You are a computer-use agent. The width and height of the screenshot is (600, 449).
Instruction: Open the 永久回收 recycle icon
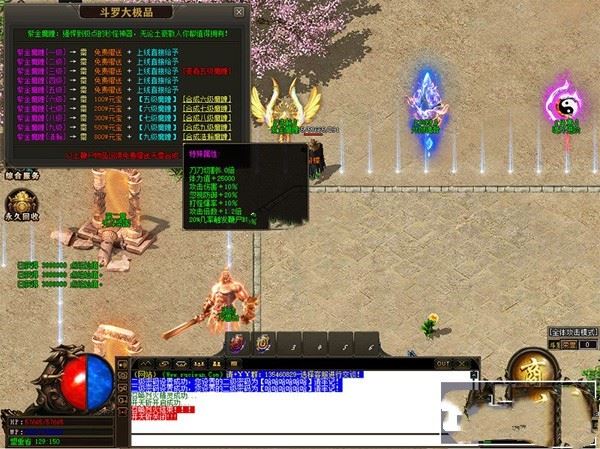coord(21,200)
